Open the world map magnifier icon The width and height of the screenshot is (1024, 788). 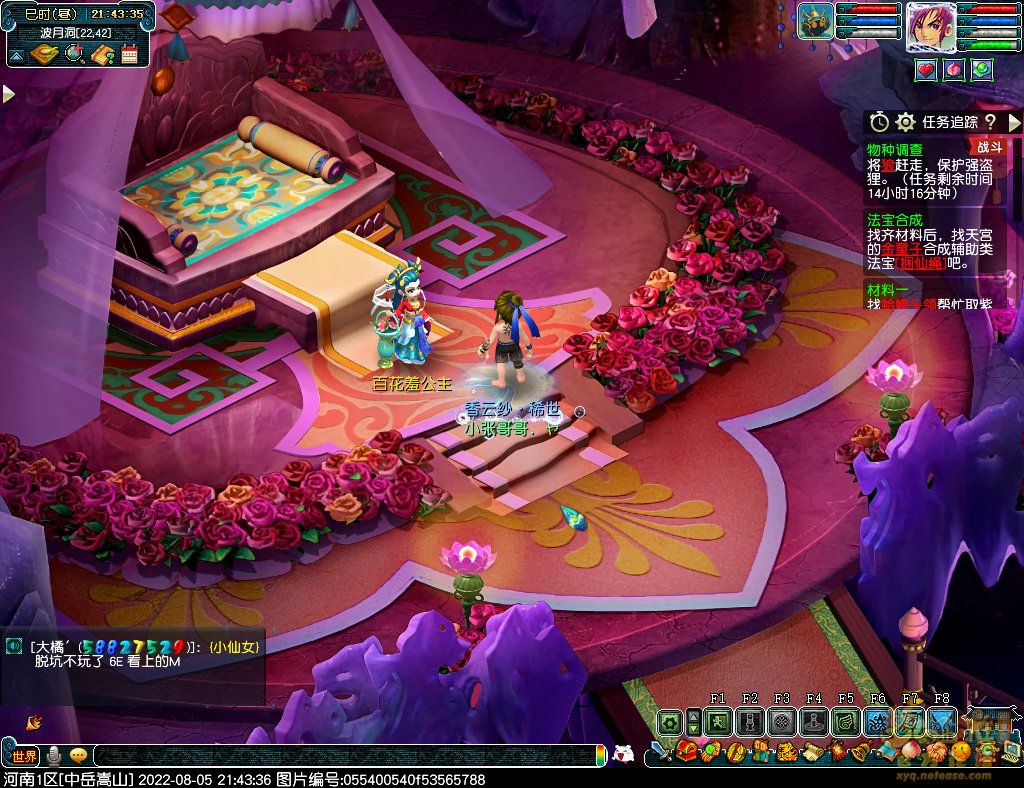tap(74, 54)
